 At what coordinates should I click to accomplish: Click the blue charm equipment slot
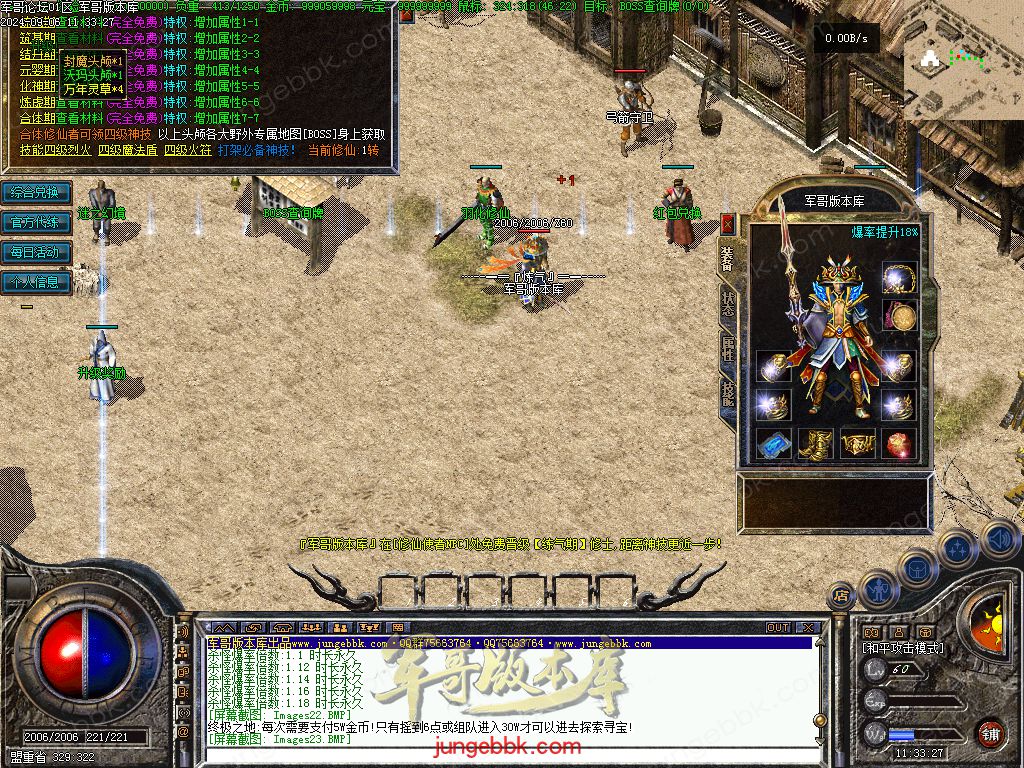[773, 443]
